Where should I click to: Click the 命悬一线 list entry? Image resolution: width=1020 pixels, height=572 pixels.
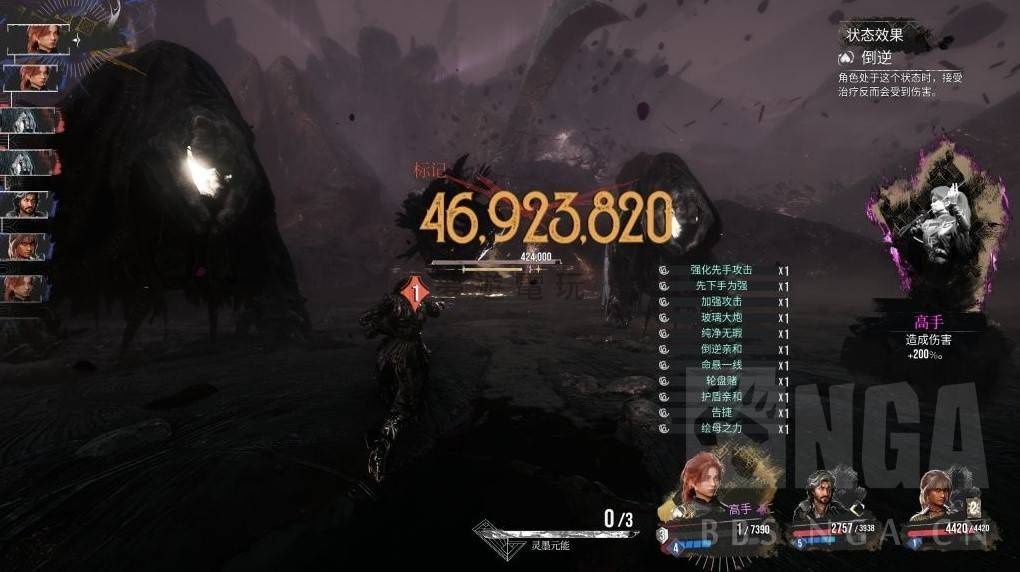point(720,365)
